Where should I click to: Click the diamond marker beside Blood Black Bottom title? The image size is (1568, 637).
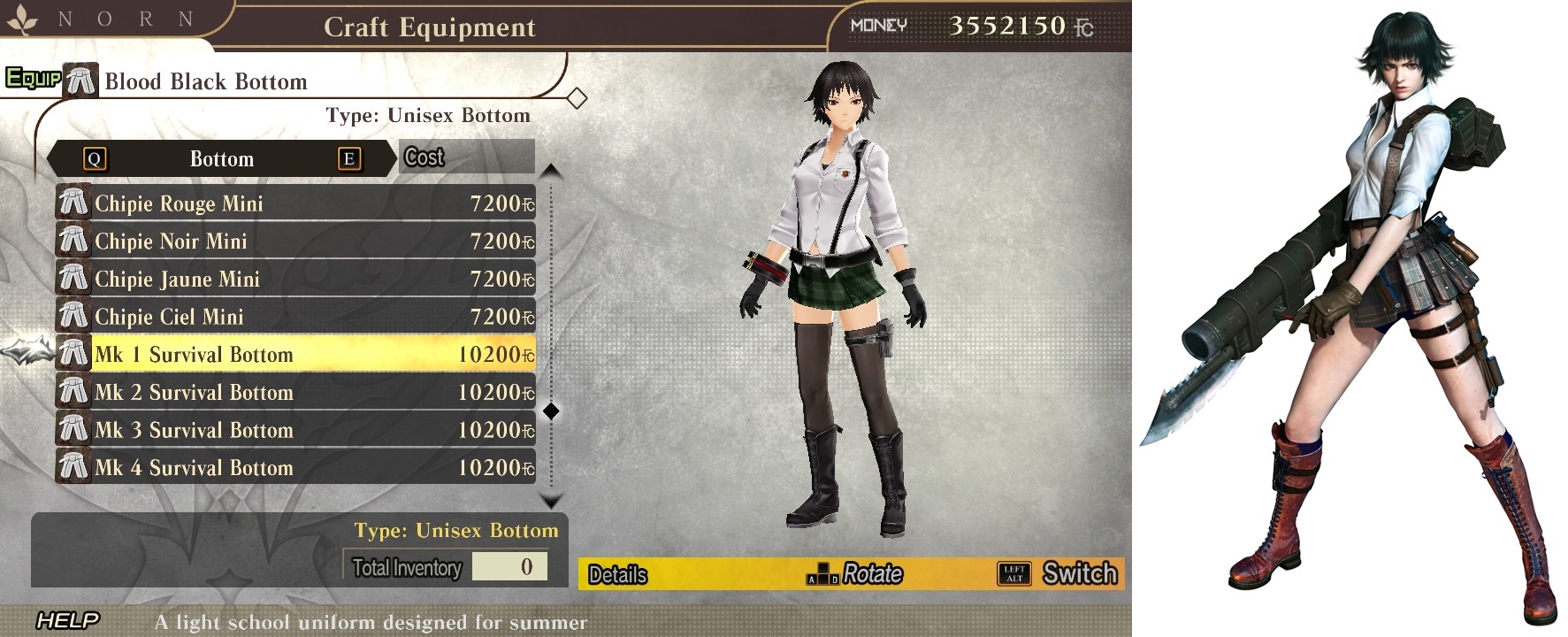(x=579, y=97)
